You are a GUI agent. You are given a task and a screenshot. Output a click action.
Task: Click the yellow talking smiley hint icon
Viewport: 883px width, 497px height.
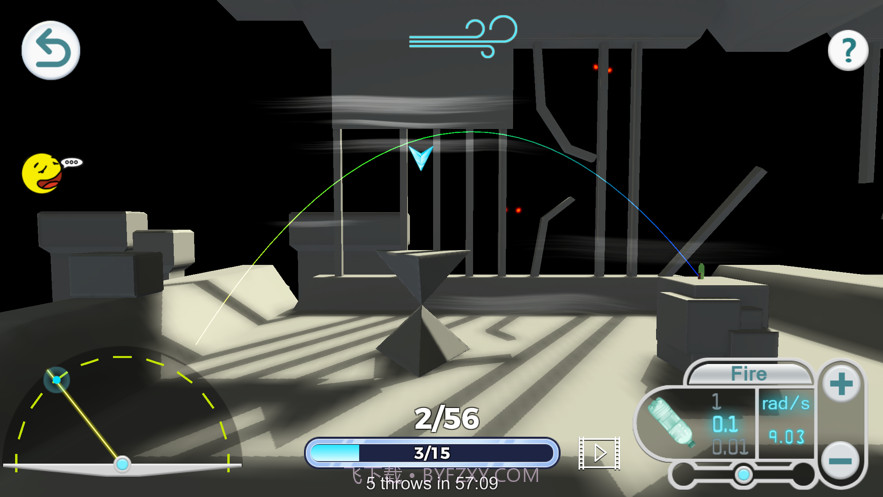[x=43, y=173]
